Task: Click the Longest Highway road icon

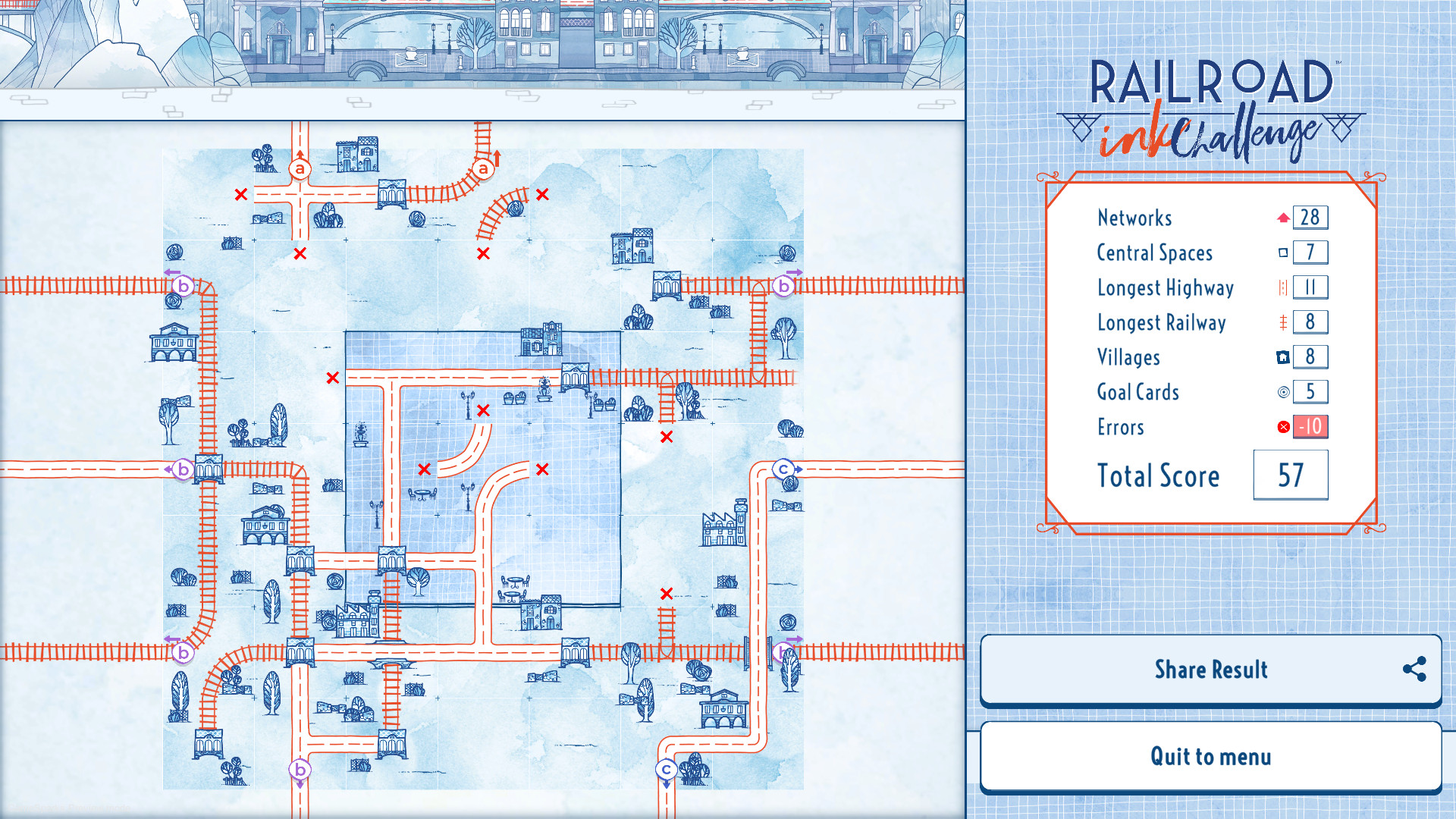Action: point(1283,287)
